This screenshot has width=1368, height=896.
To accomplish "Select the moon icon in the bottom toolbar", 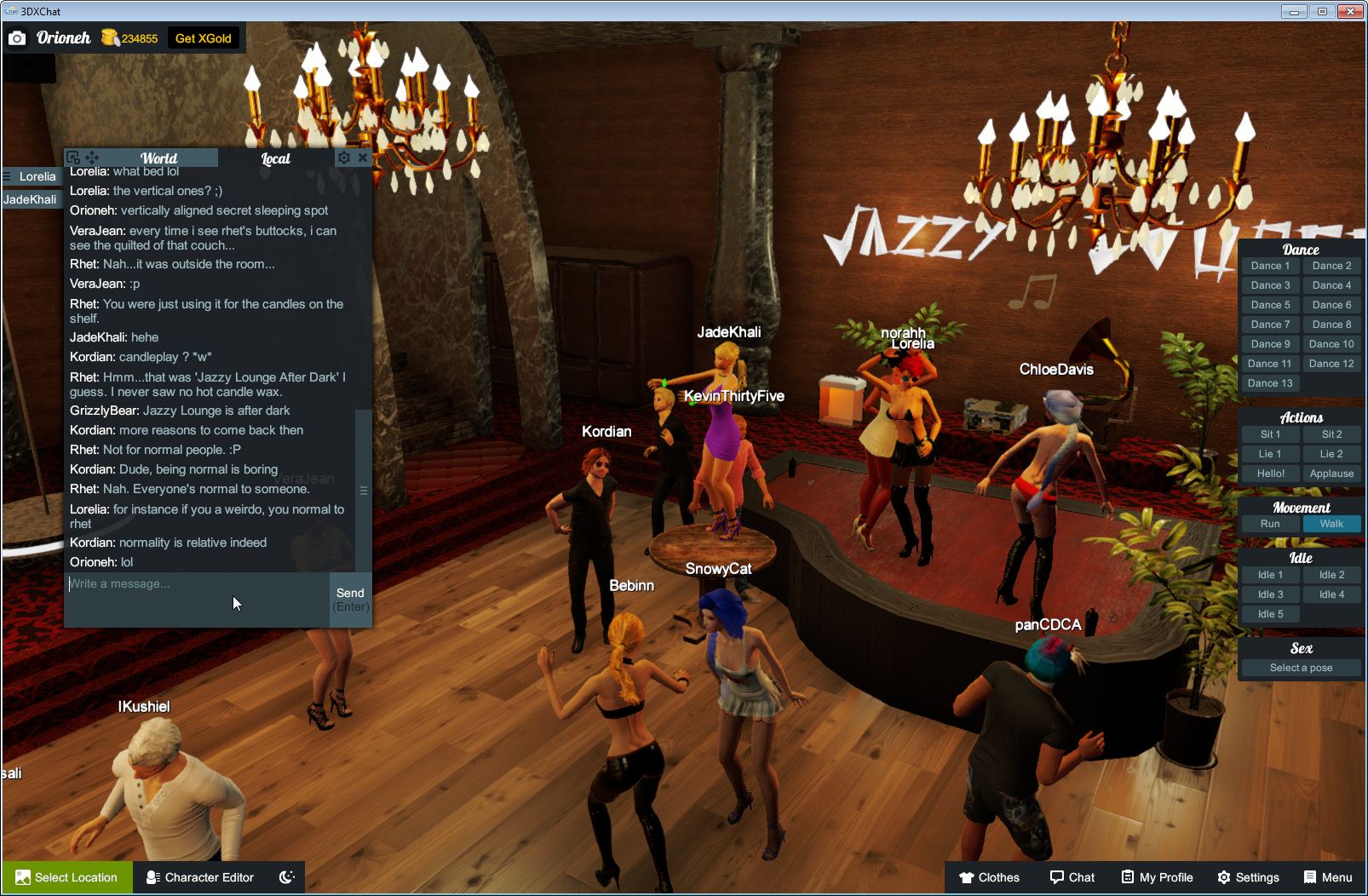I will [x=289, y=877].
